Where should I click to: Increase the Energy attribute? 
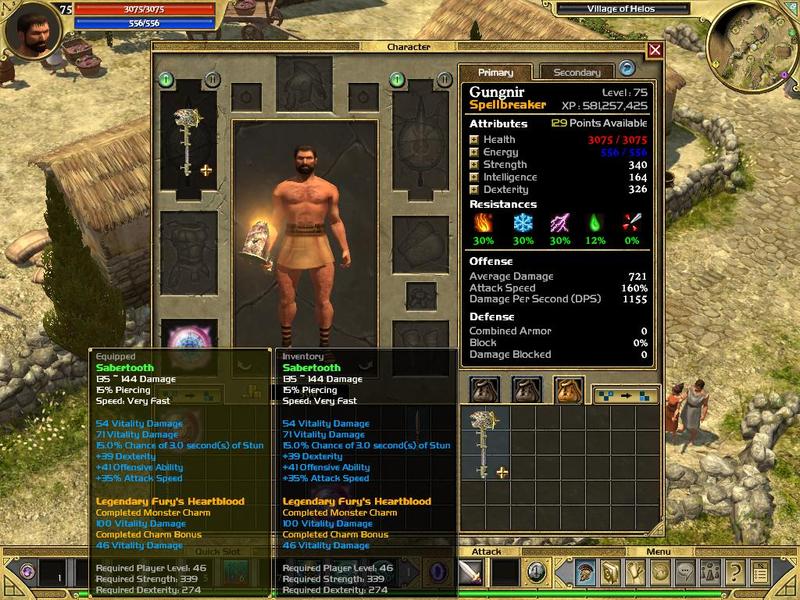[x=475, y=152]
